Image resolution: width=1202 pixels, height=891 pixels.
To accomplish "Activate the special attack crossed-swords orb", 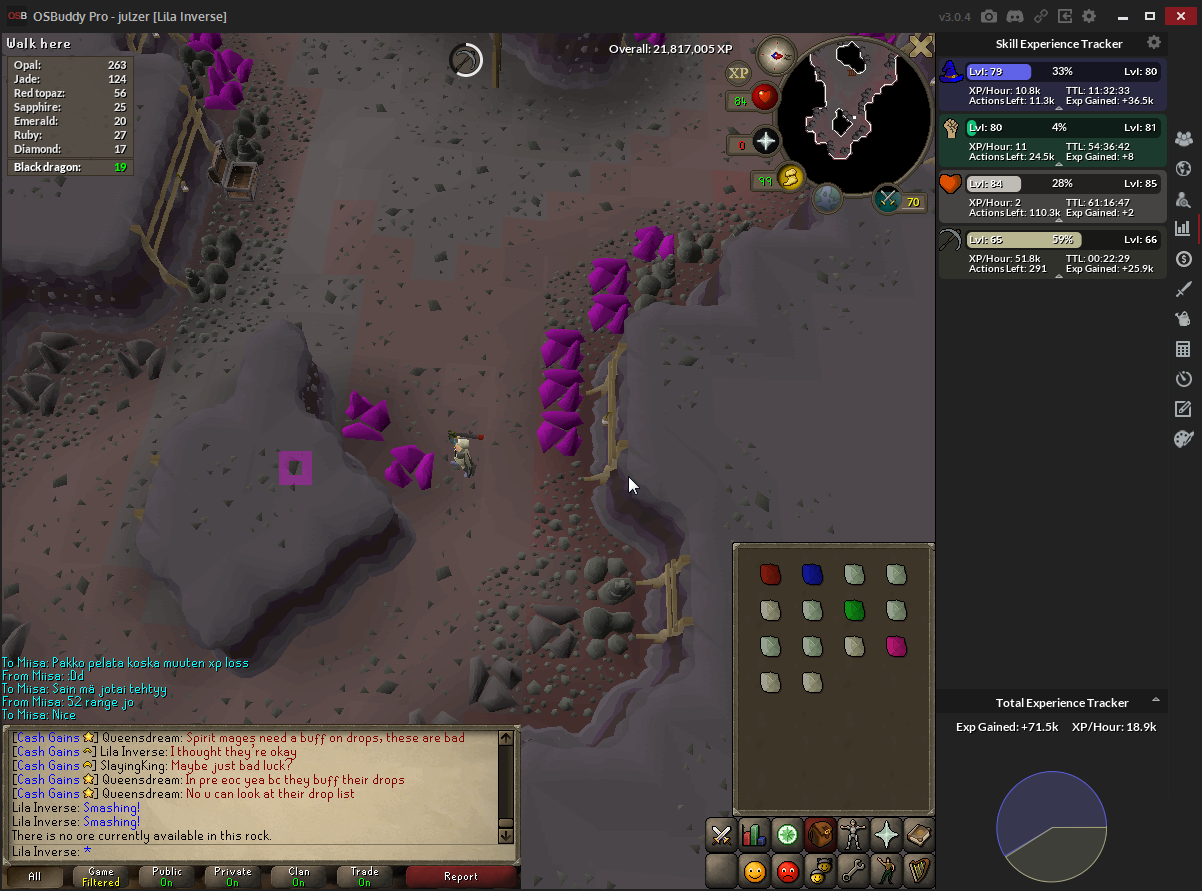I will click(x=887, y=199).
